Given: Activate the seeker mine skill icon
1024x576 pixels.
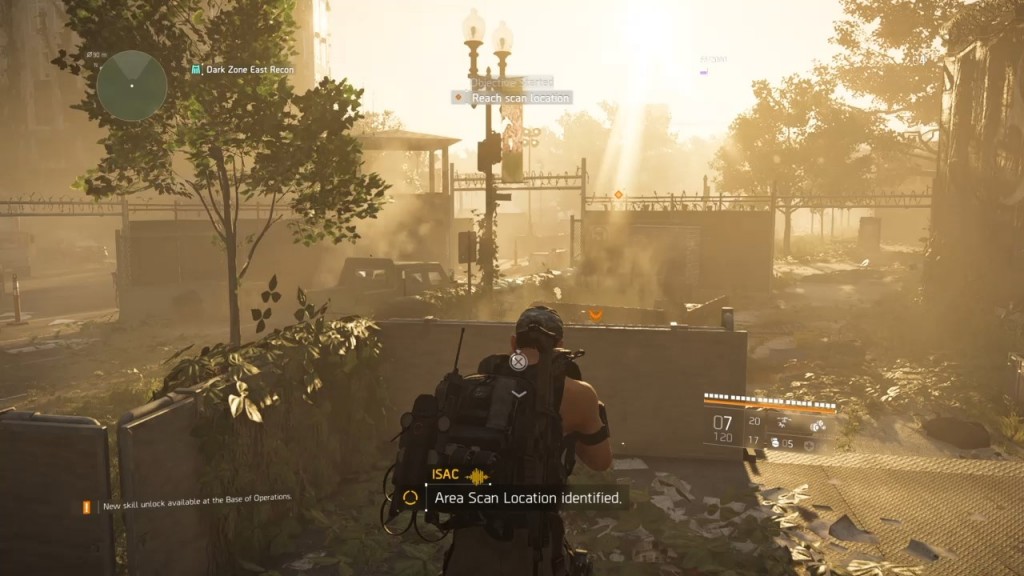Looking at the screenshot, I should point(817,425).
